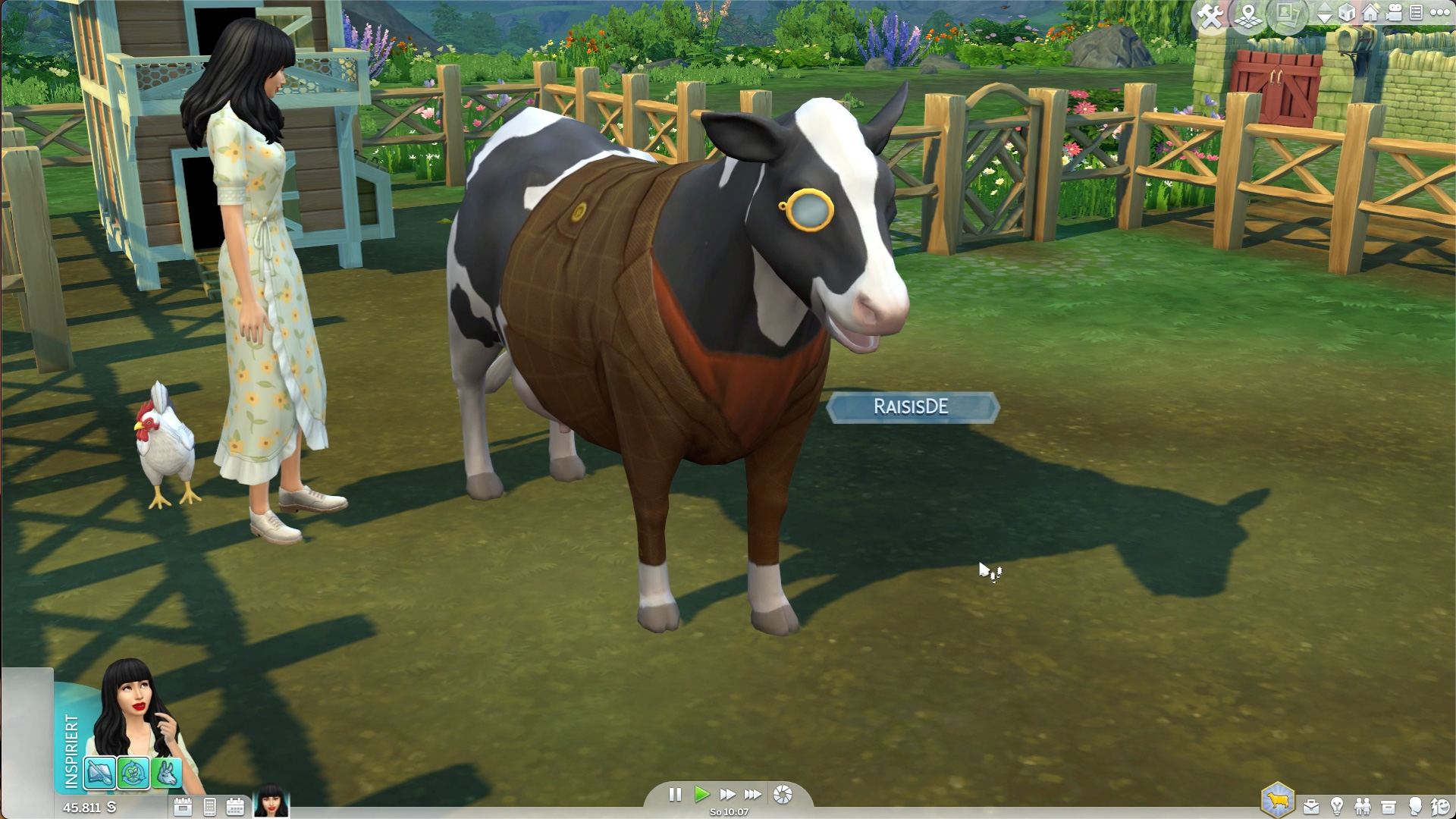Open Build Mode with the hammer-wrench icon
The height and width of the screenshot is (819, 1456).
(x=1210, y=15)
